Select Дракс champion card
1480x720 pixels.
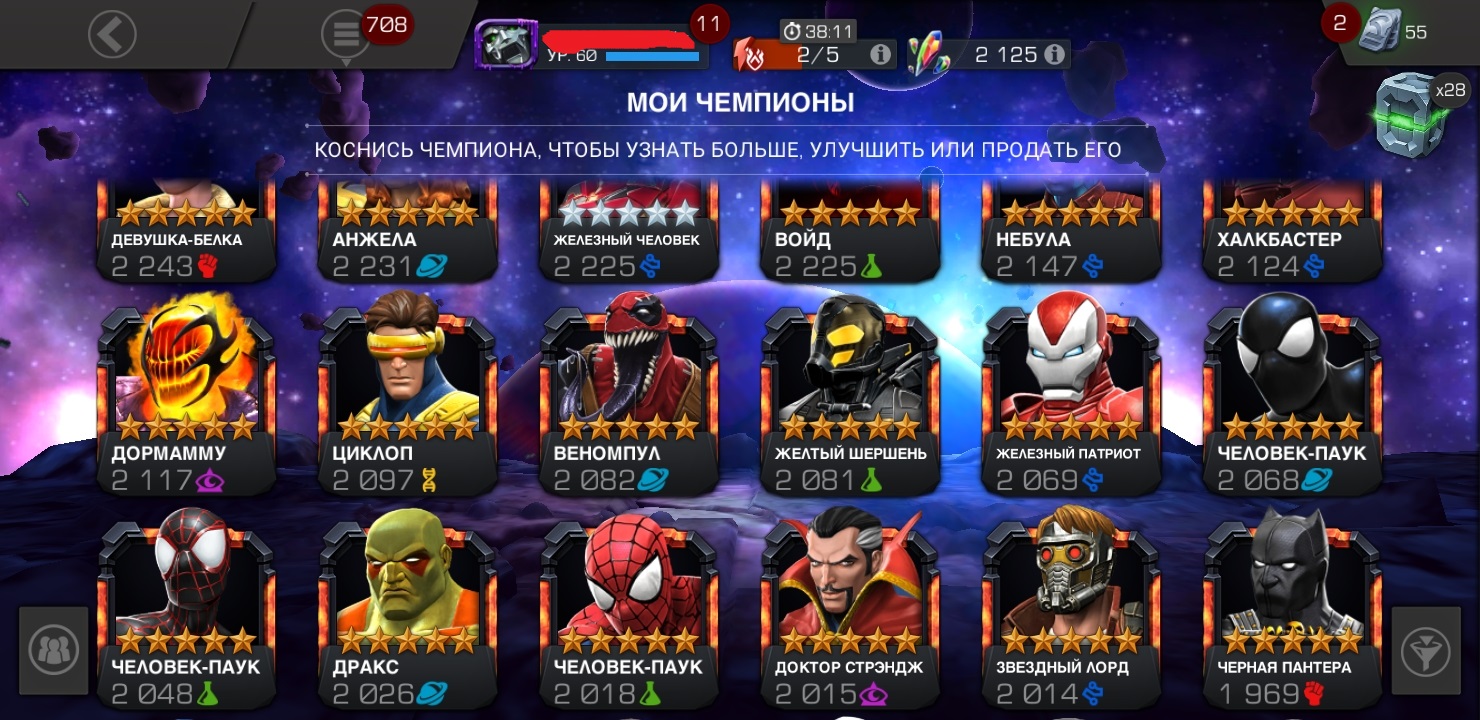(x=407, y=610)
